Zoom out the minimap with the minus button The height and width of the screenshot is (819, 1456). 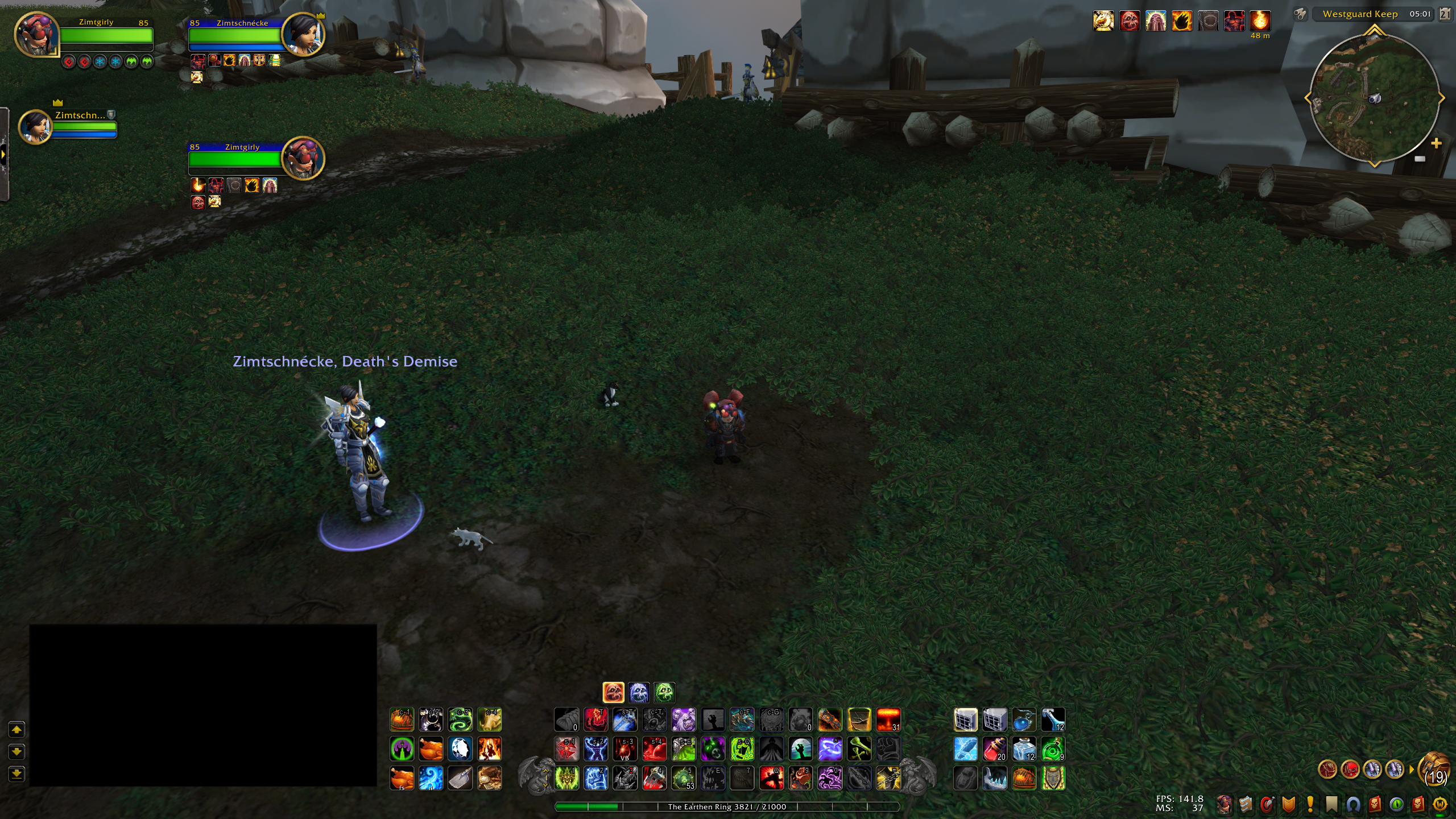[x=1420, y=159]
